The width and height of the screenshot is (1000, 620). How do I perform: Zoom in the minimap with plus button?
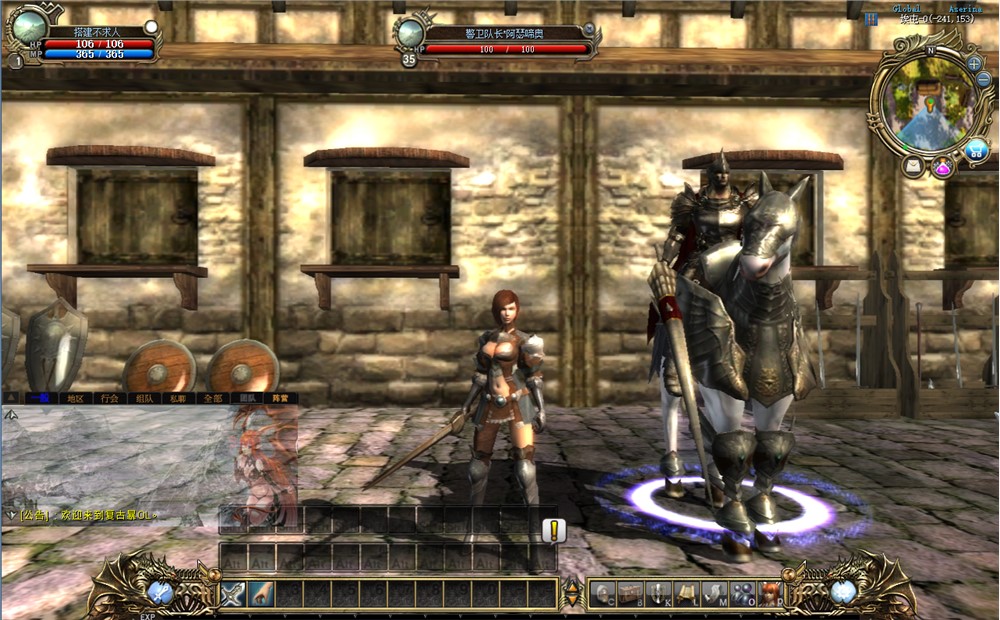[974, 63]
